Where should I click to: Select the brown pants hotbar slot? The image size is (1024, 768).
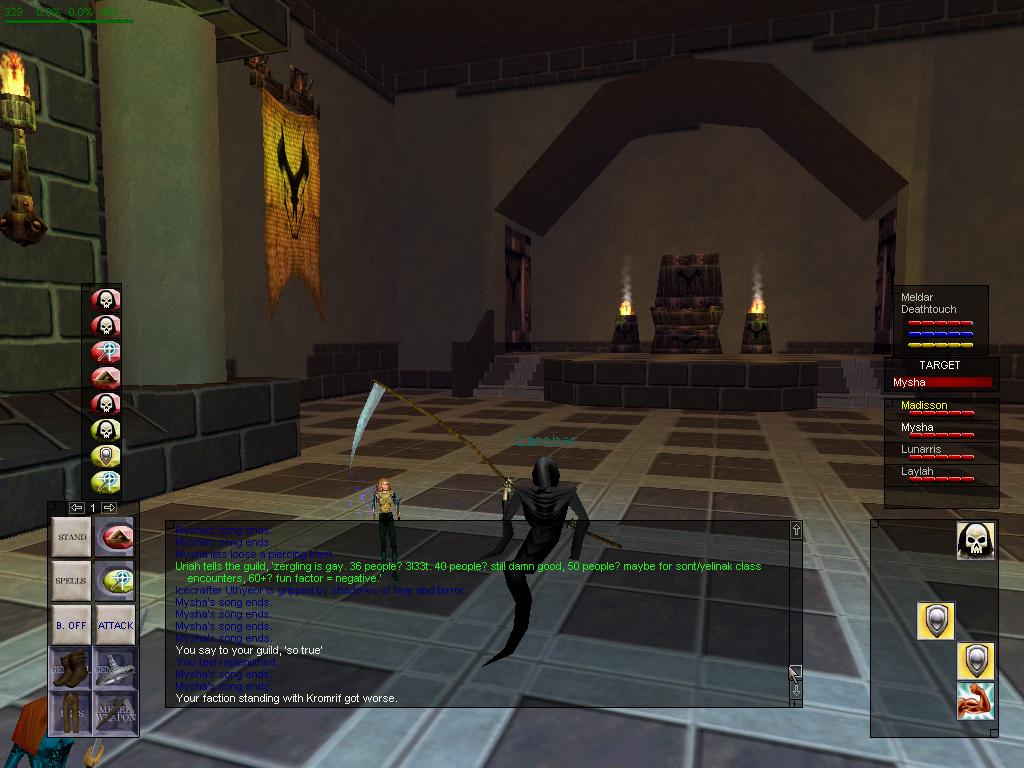click(x=71, y=711)
